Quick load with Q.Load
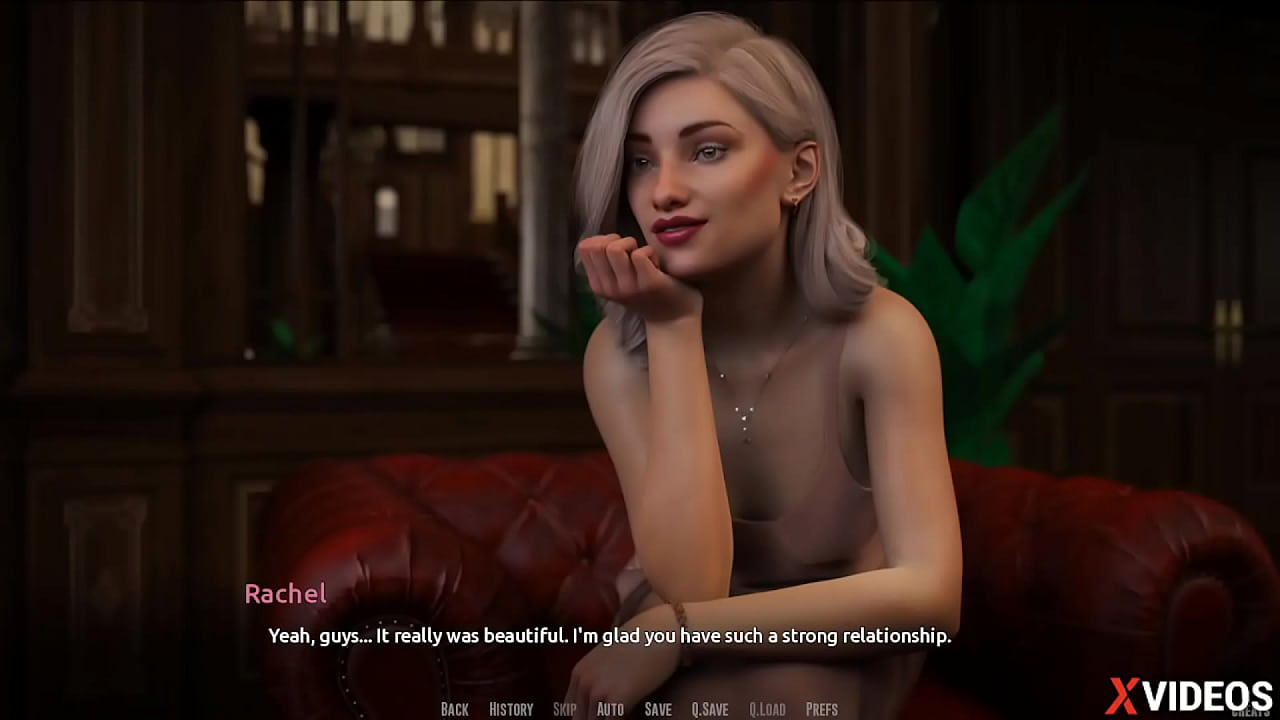Screen dimensions: 1280x720 pos(767,709)
